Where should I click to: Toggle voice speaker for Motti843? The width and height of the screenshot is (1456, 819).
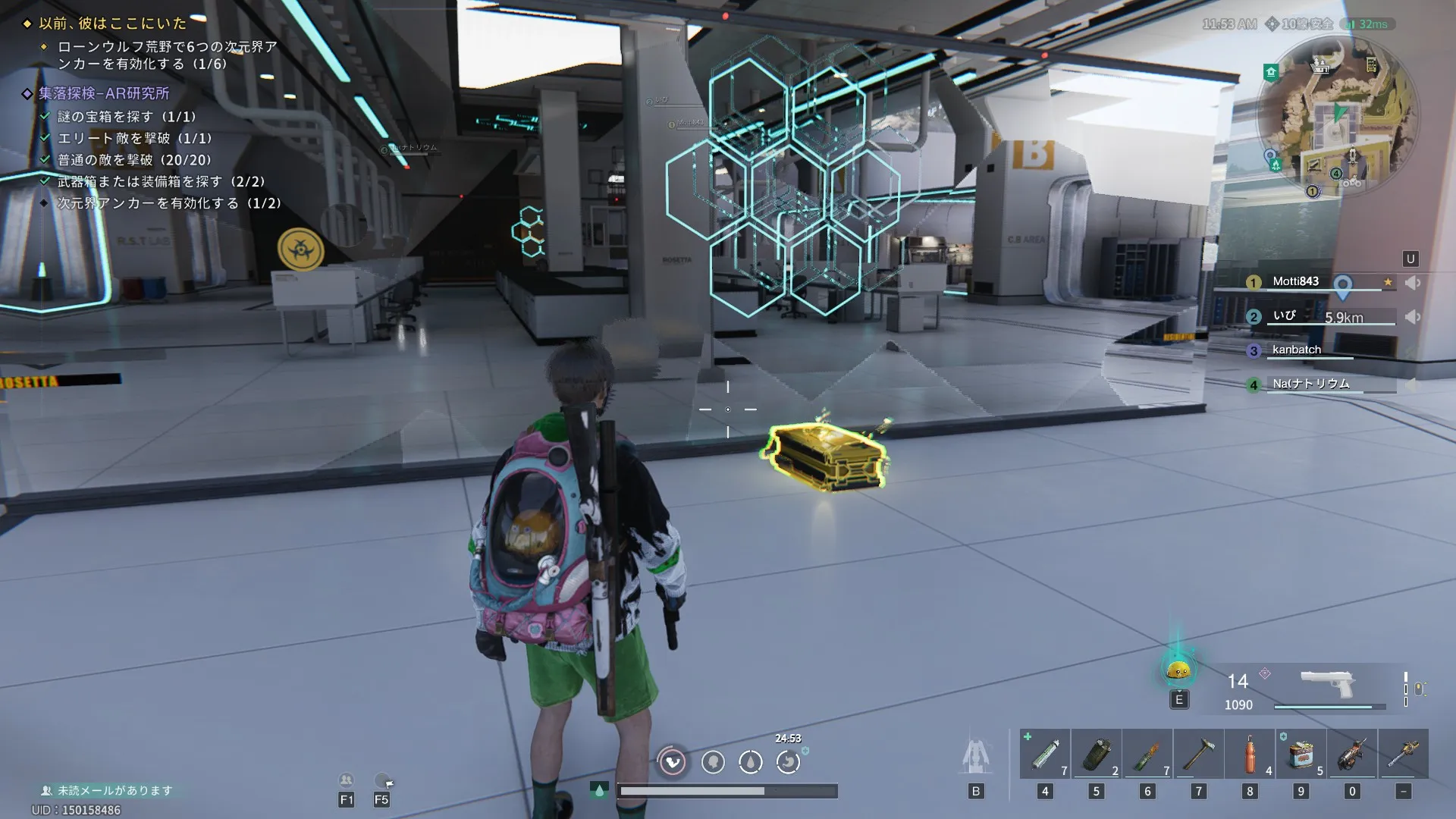[x=1412, y=283]
